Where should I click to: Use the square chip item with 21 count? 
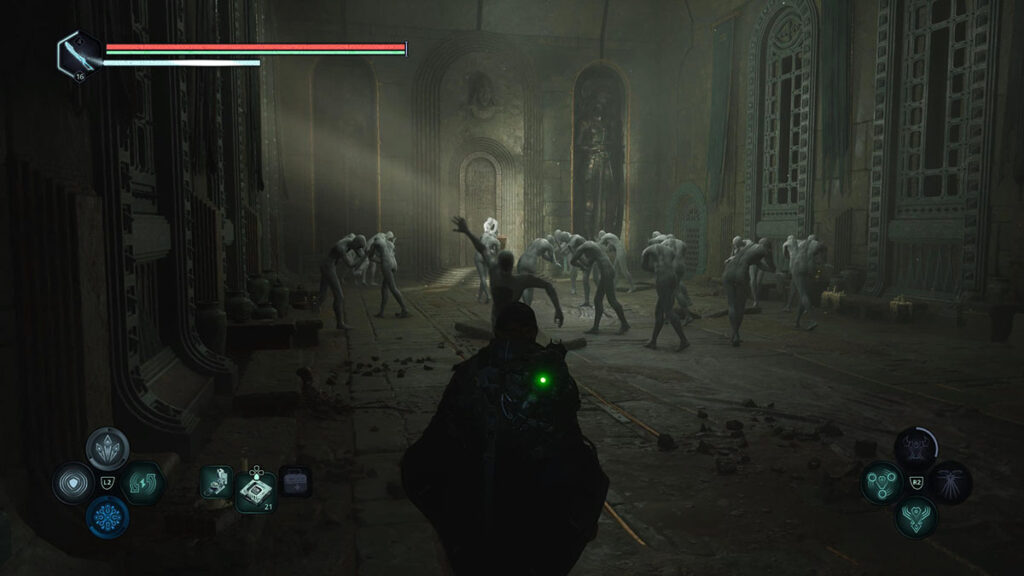(255, 490)
